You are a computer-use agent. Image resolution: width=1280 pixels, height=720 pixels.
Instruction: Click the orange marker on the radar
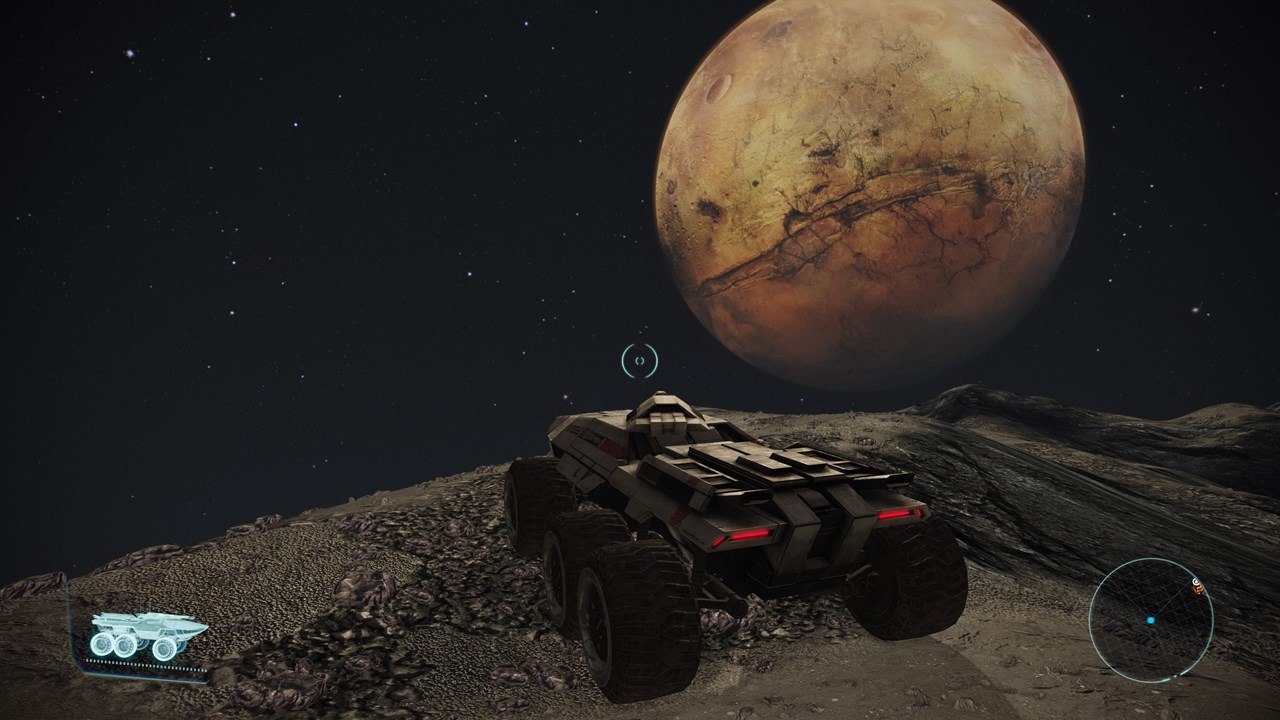click(x=1200, y=589)
